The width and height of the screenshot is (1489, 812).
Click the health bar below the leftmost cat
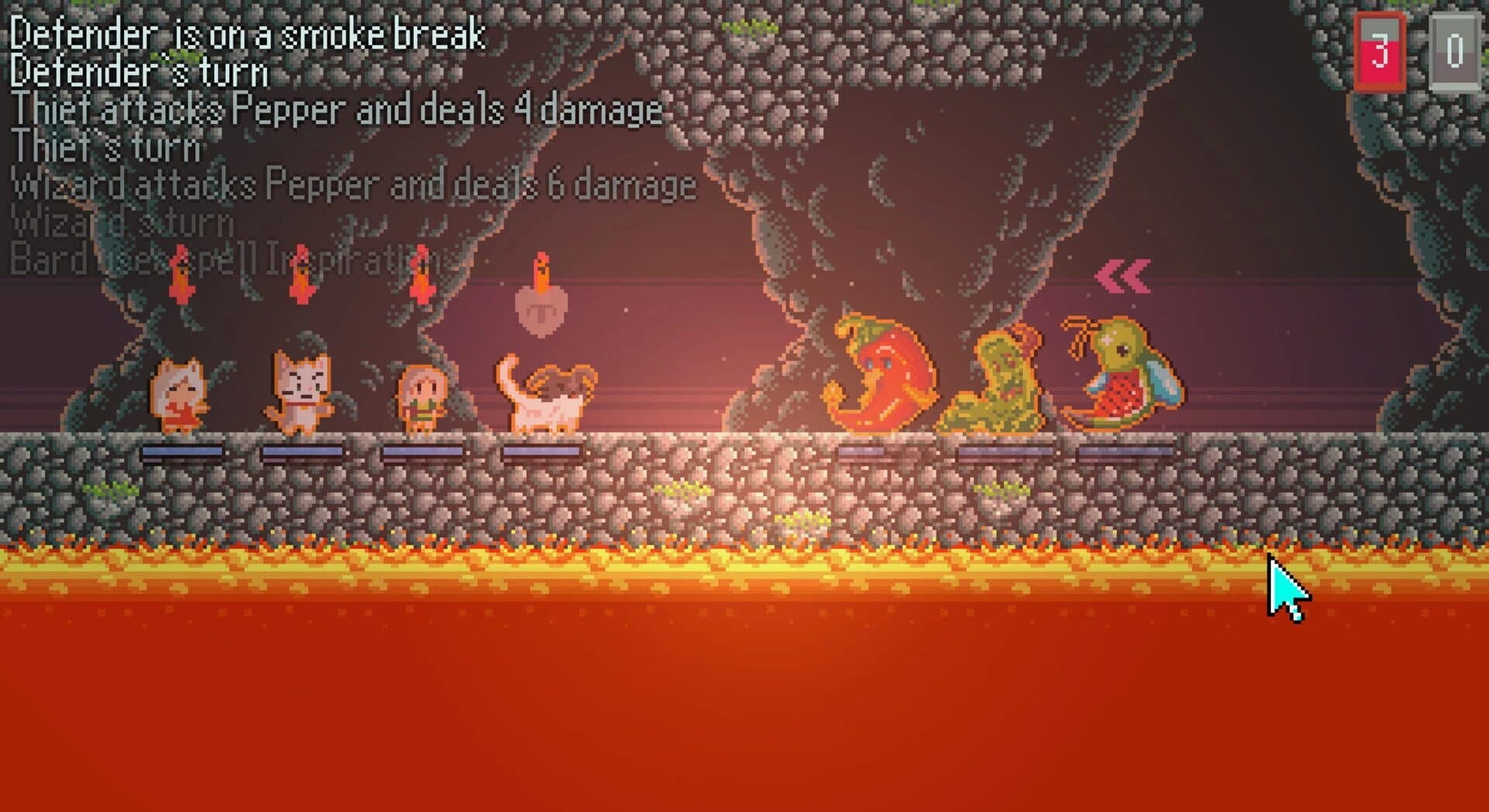point(181,451)
